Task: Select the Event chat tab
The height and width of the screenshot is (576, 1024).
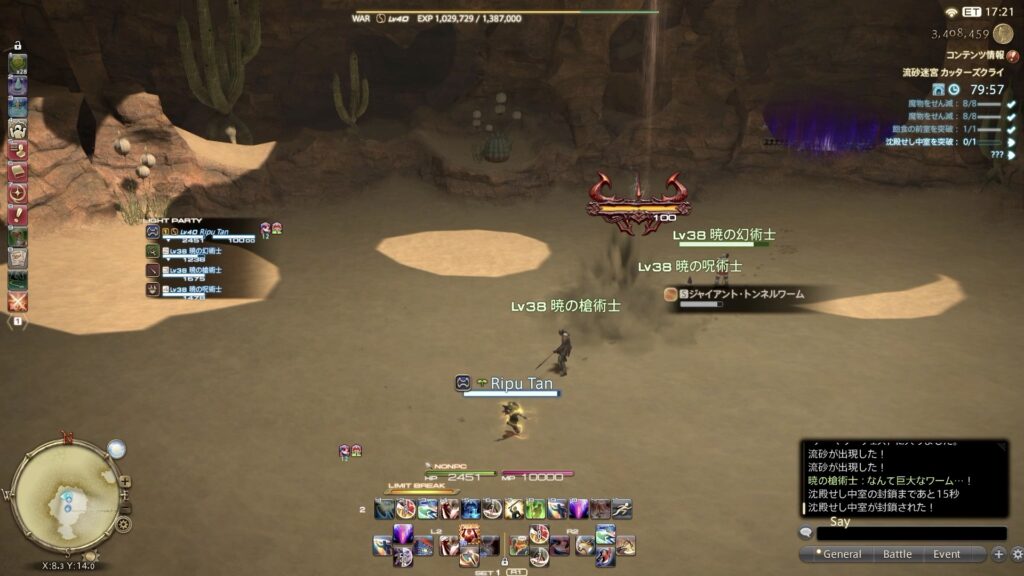Action: click(947, 554)
